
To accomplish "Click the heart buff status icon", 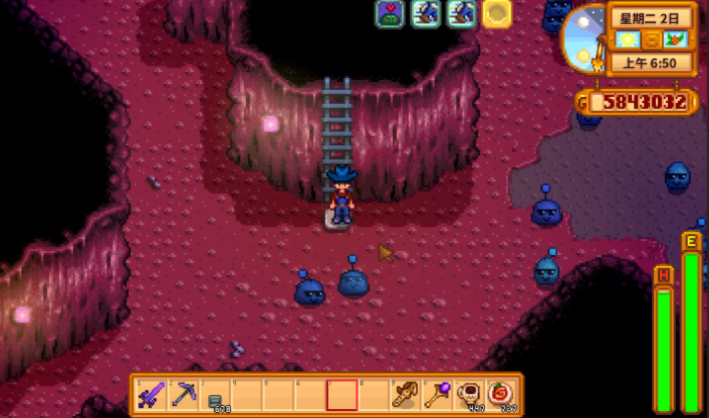I will 390,13.
